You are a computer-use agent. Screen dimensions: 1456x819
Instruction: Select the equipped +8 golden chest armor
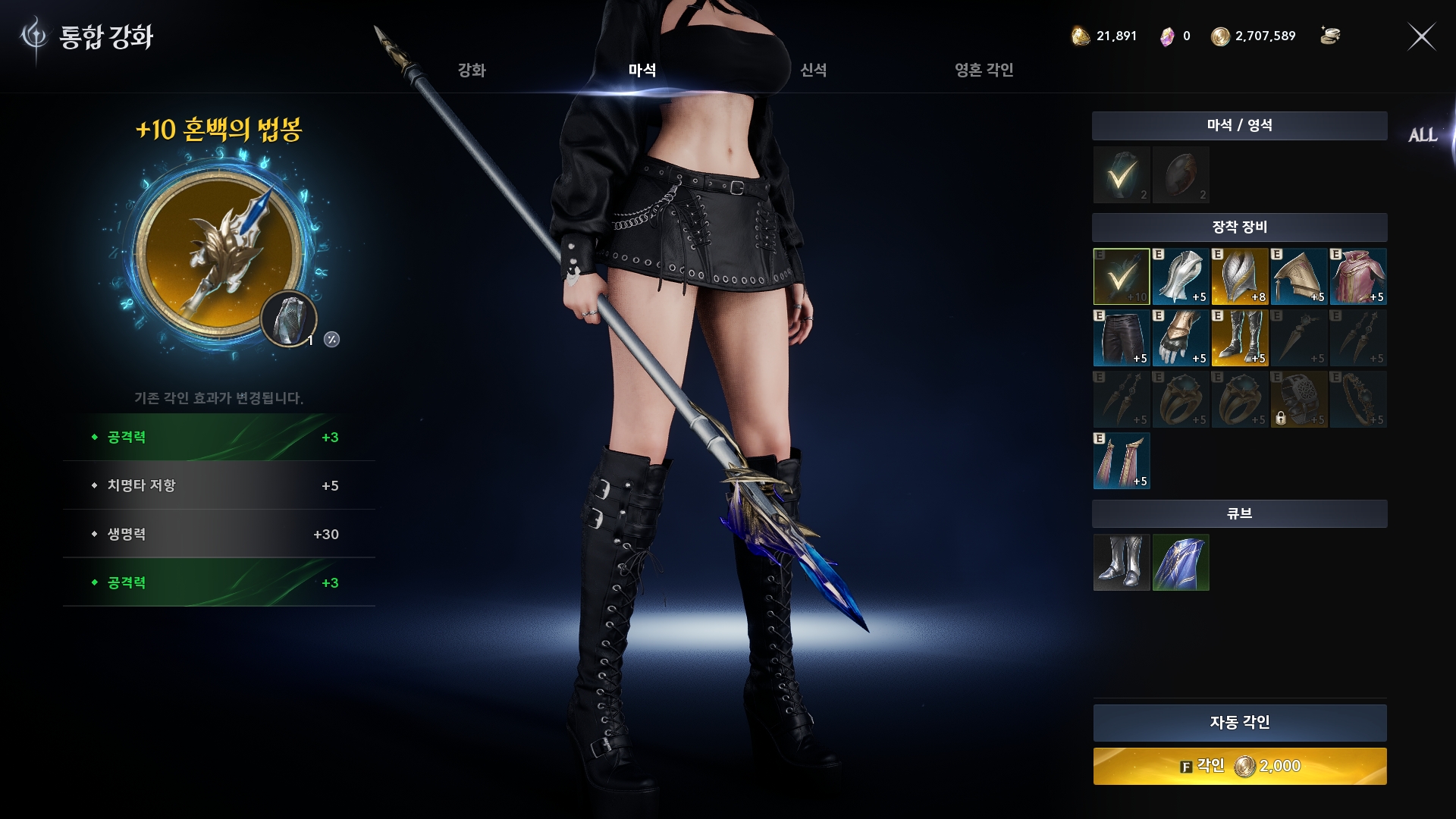point(1239,277)
